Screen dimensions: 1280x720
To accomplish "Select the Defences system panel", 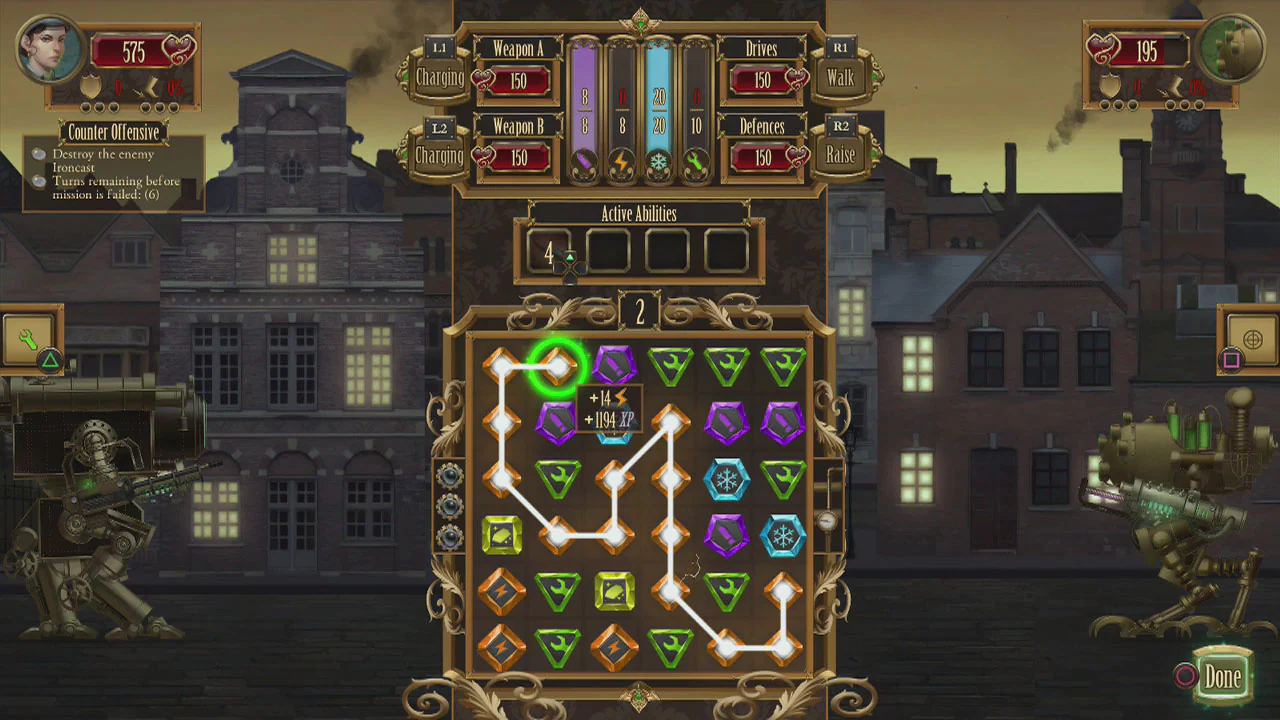I will click(763, 148).
